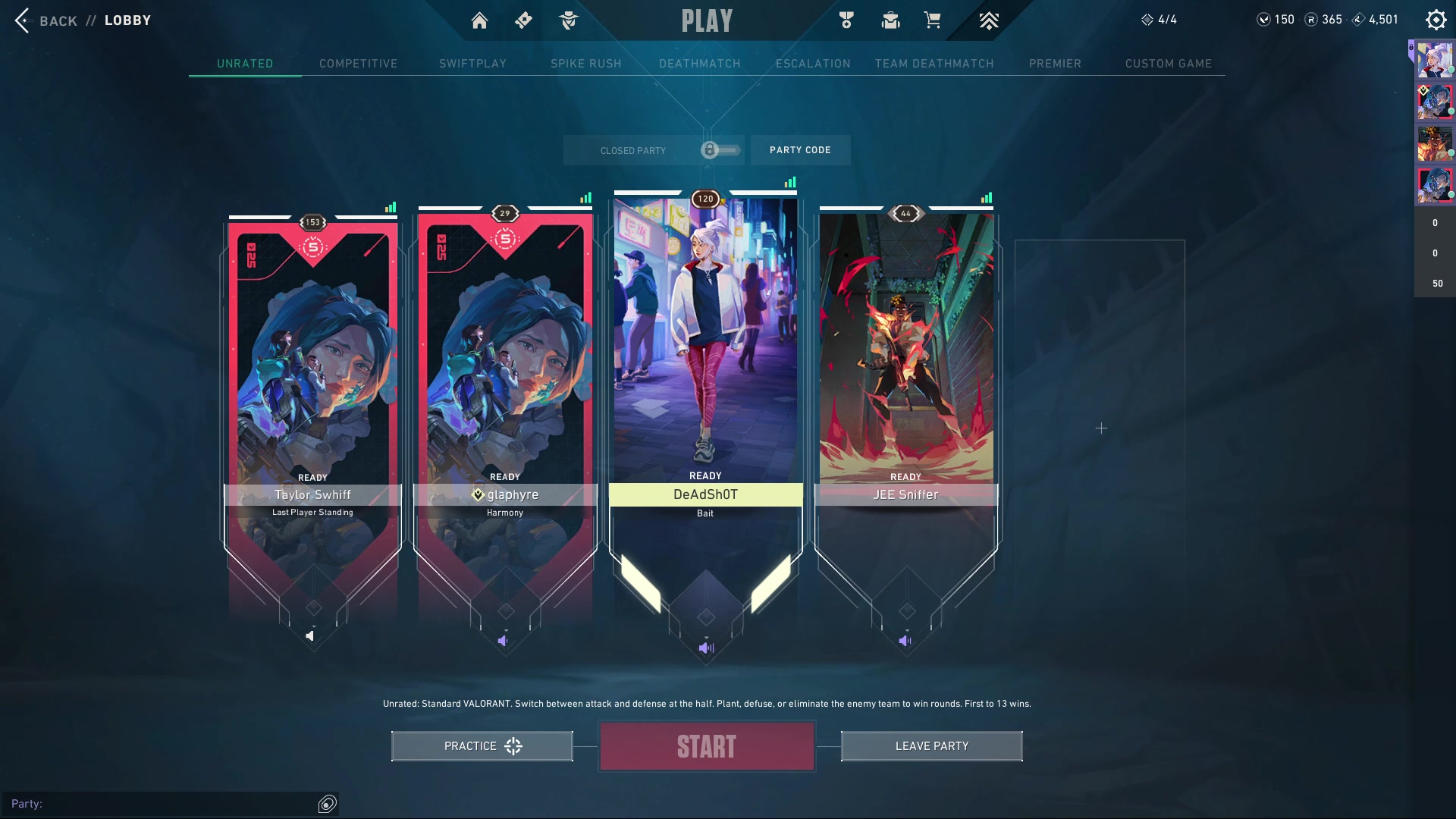This screenshot has height=819, width=1456.
Task: Invite a player via empty slot
Action: (x=1100, y=428)
